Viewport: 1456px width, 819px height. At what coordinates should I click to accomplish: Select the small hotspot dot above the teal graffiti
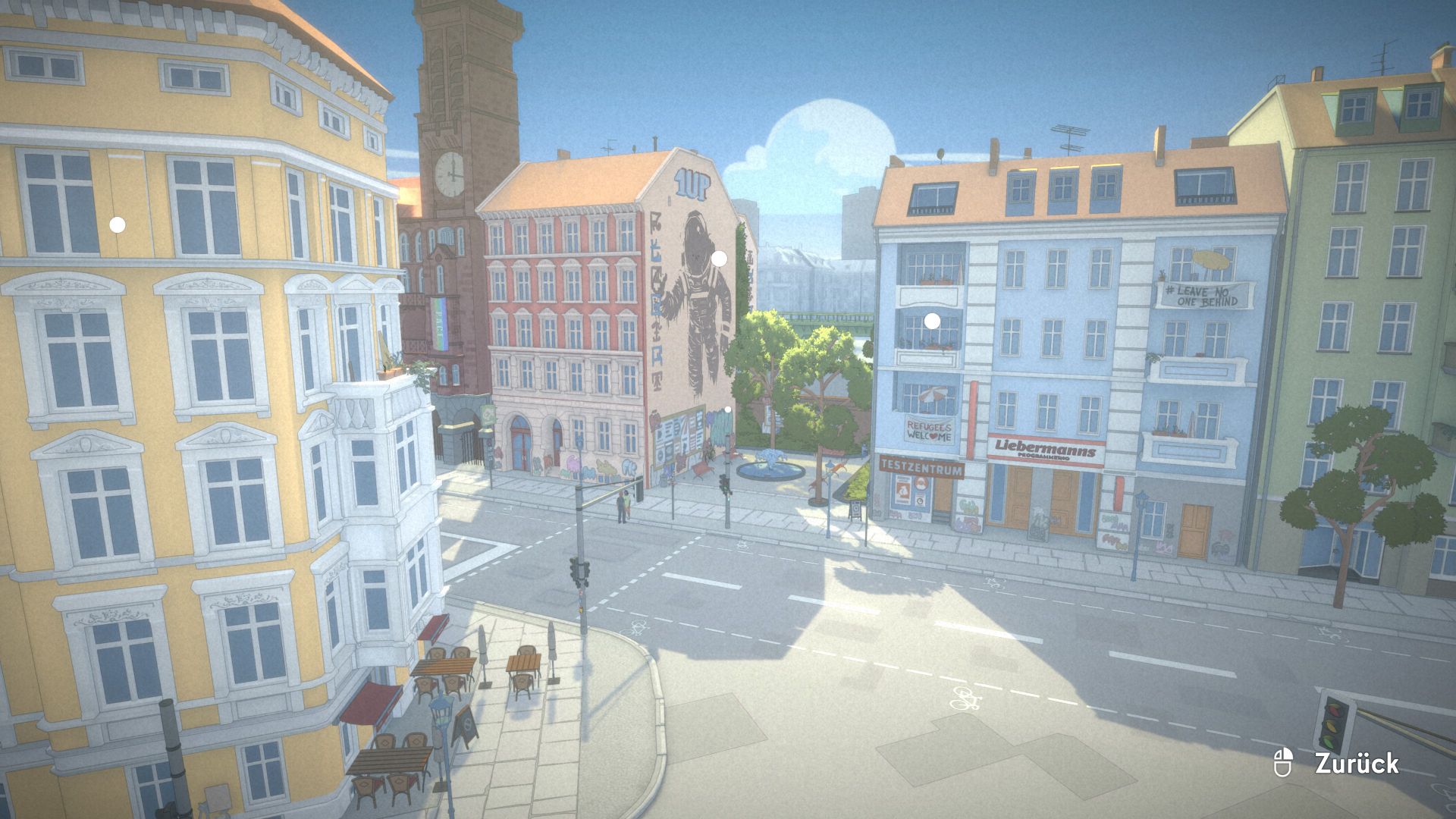point(727,409)
